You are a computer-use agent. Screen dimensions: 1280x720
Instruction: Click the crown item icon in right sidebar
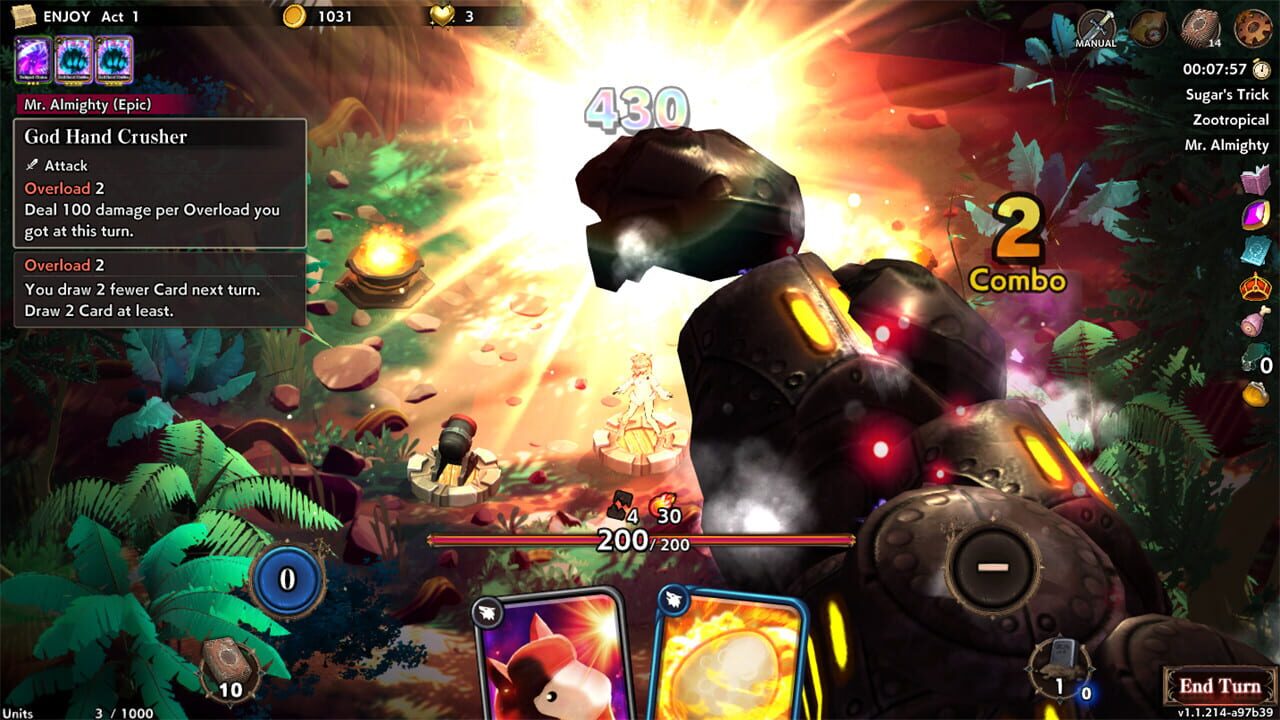click(1256, 287)
